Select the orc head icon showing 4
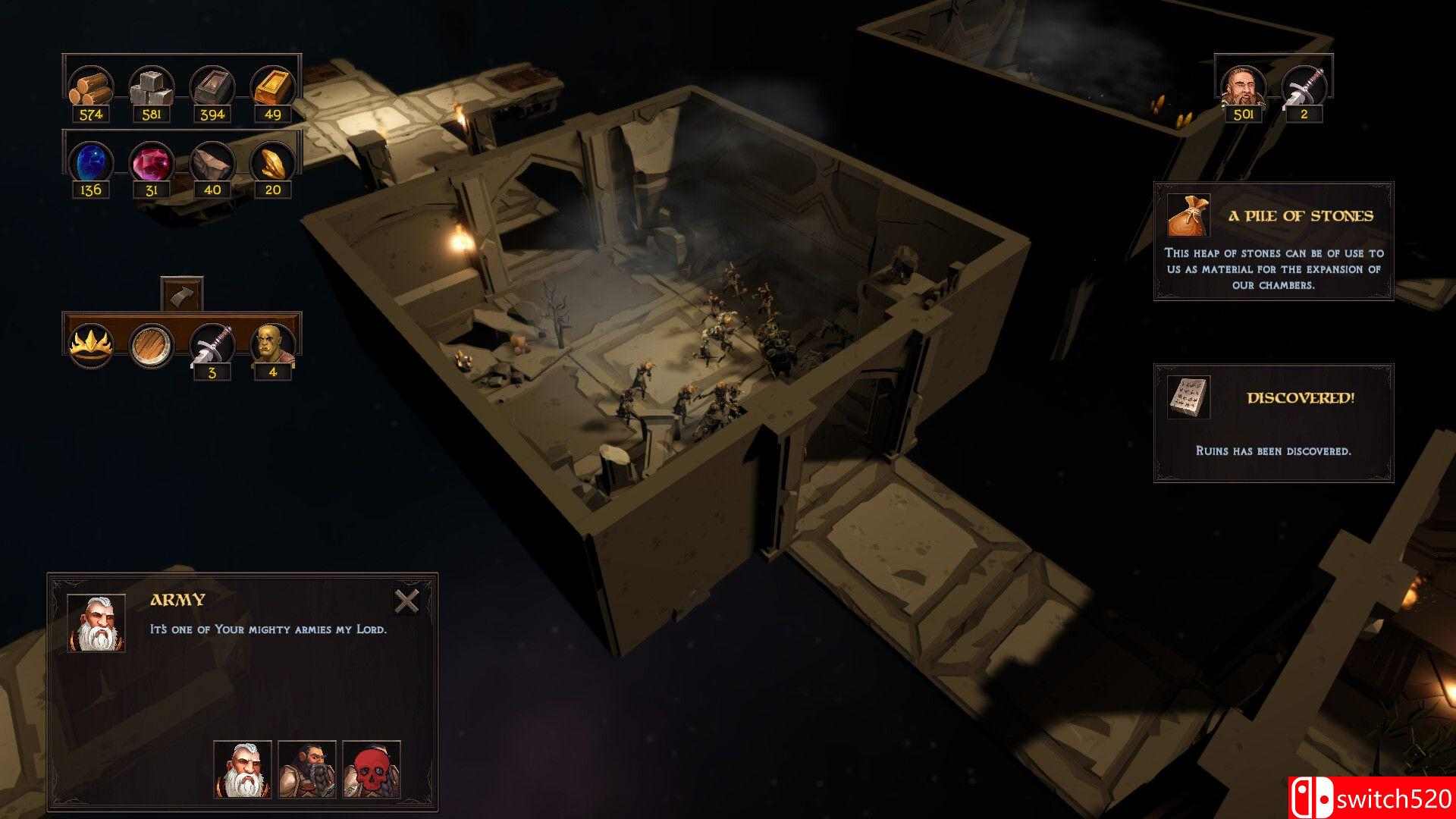This screenshot has width=1456, height=819. click(272, 345)
